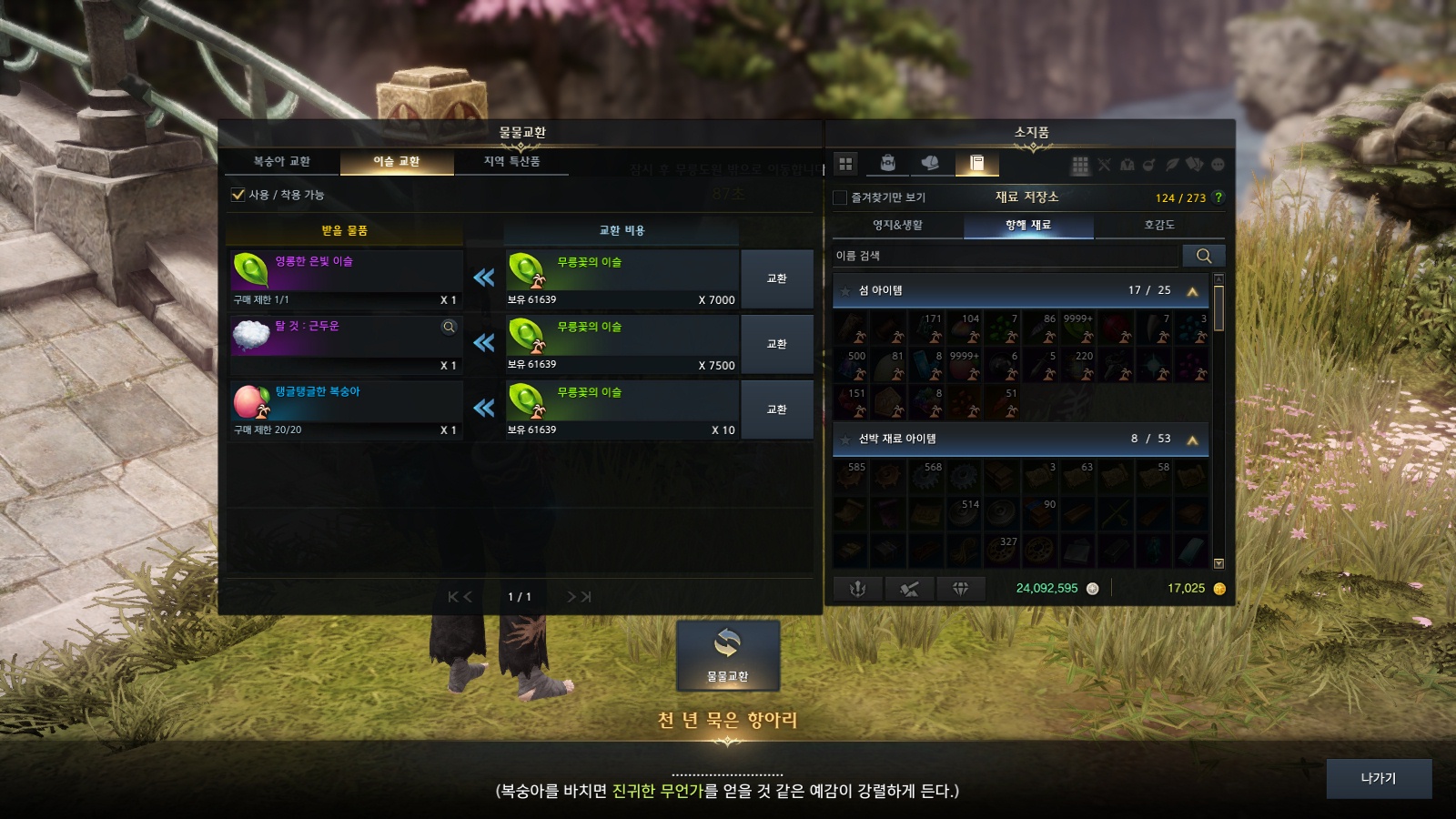Click the 물물교환 barter button
This screenshot has height=819, width=1456.
(727, 655)
